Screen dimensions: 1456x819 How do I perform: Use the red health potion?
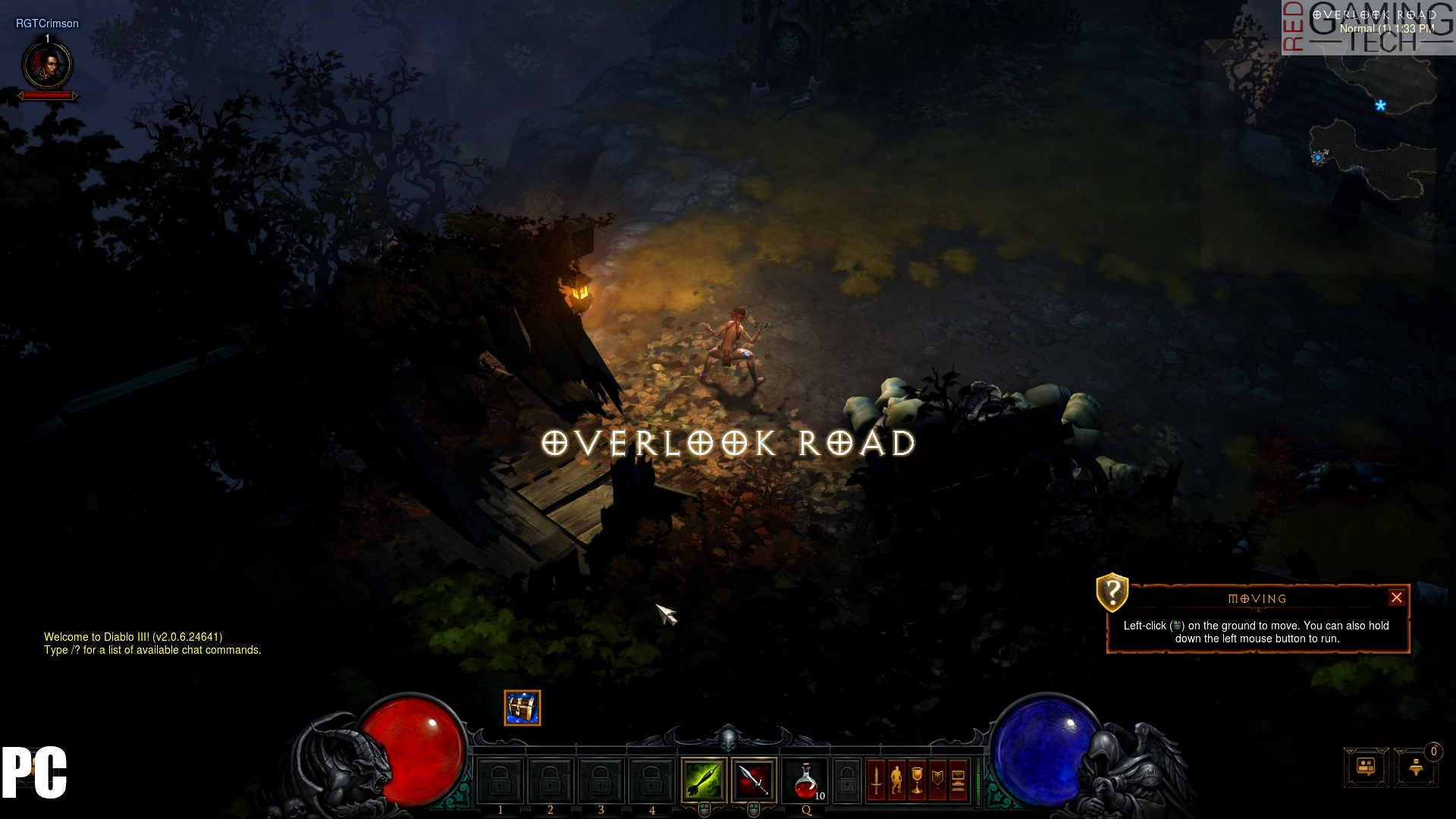pyautogui.click(x=805, y=781)
